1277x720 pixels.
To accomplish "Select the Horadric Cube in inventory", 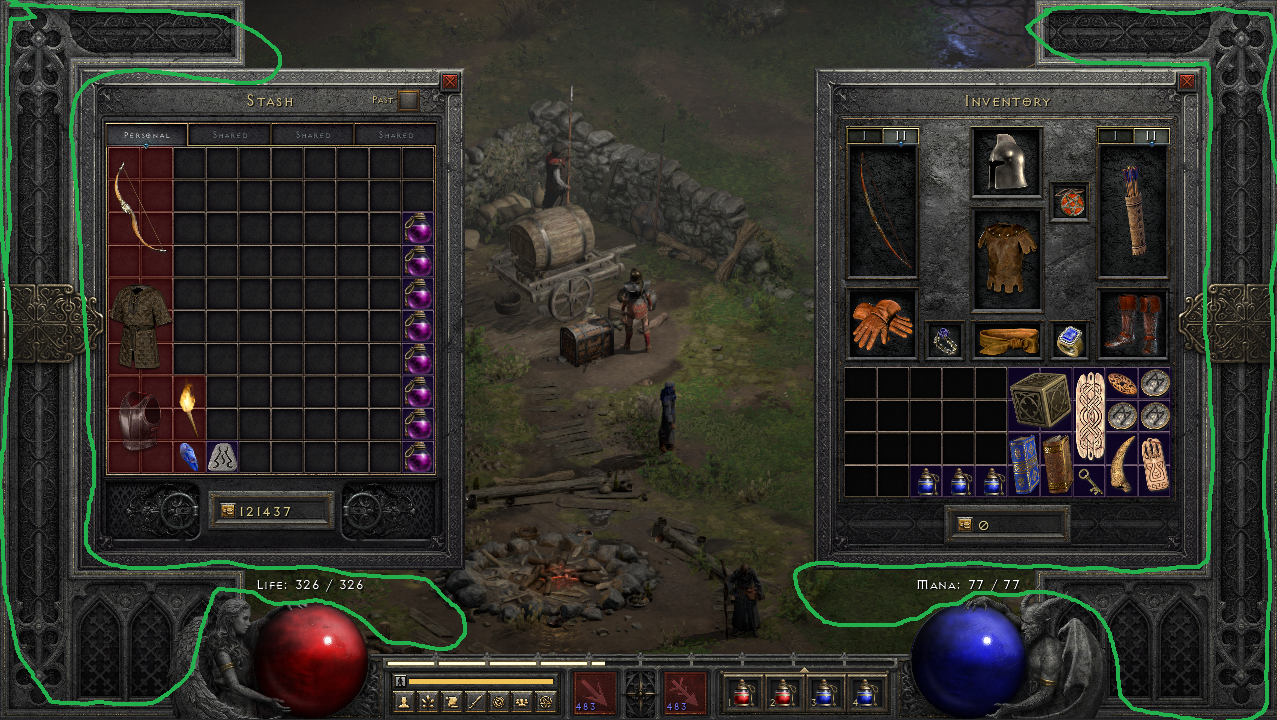I will [1039, 401].
